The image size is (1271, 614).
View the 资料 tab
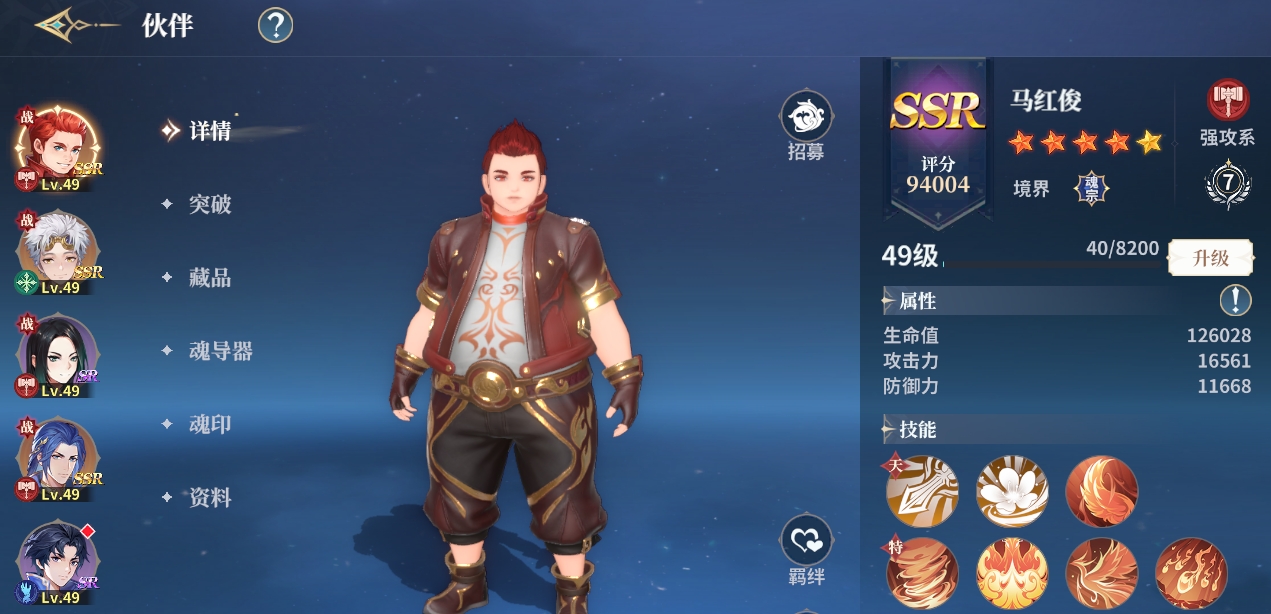[x=210, y=497]
